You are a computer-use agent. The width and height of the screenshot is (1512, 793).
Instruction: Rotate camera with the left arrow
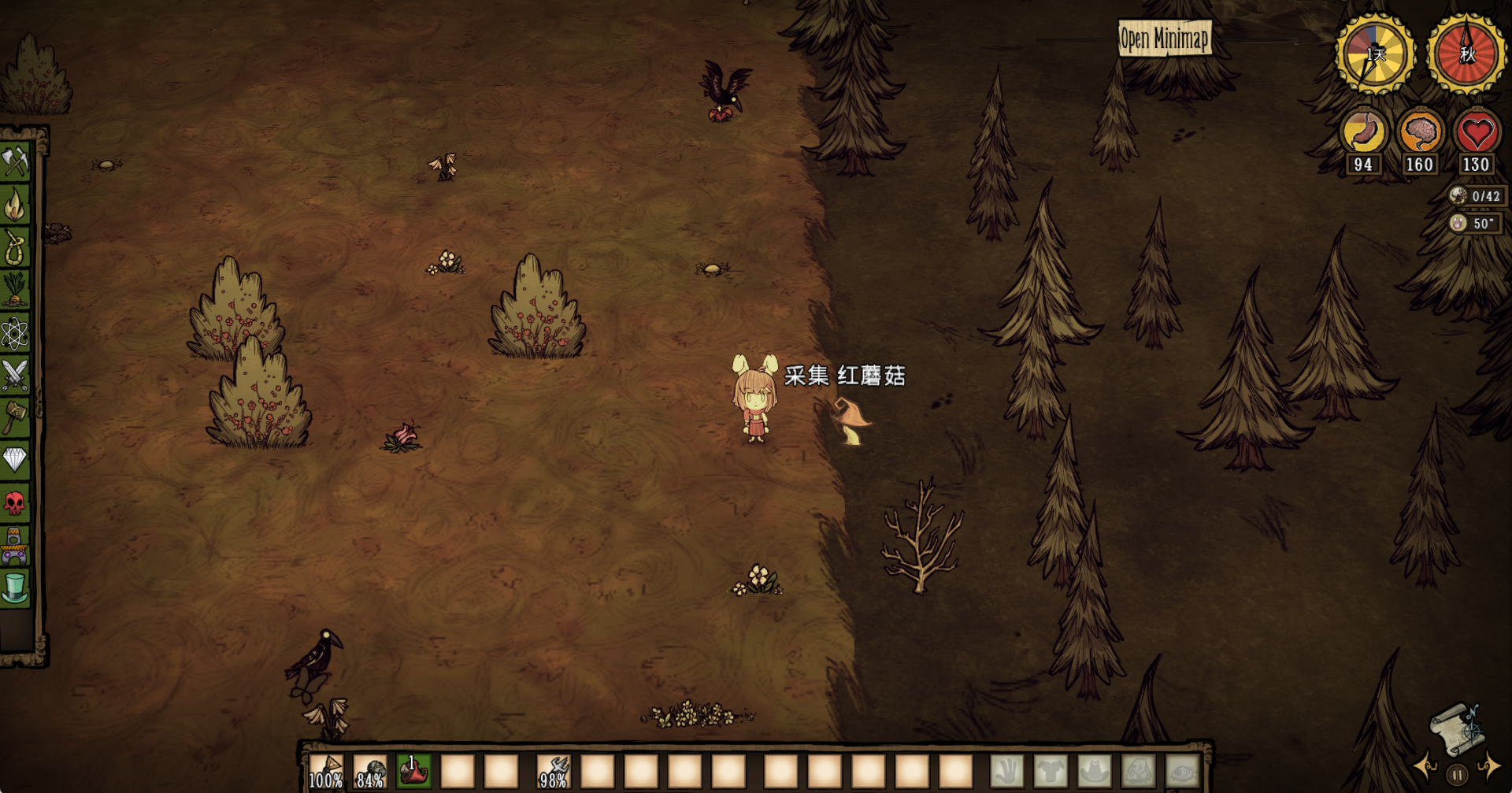pos(1425,765)
